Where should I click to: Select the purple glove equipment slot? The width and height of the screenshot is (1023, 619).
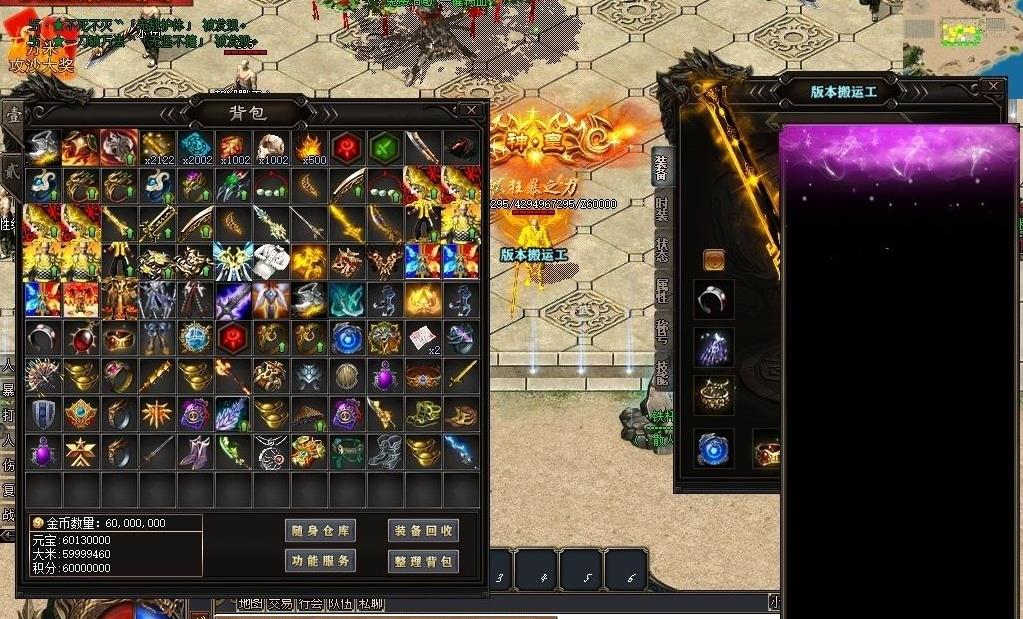(714, 347)
